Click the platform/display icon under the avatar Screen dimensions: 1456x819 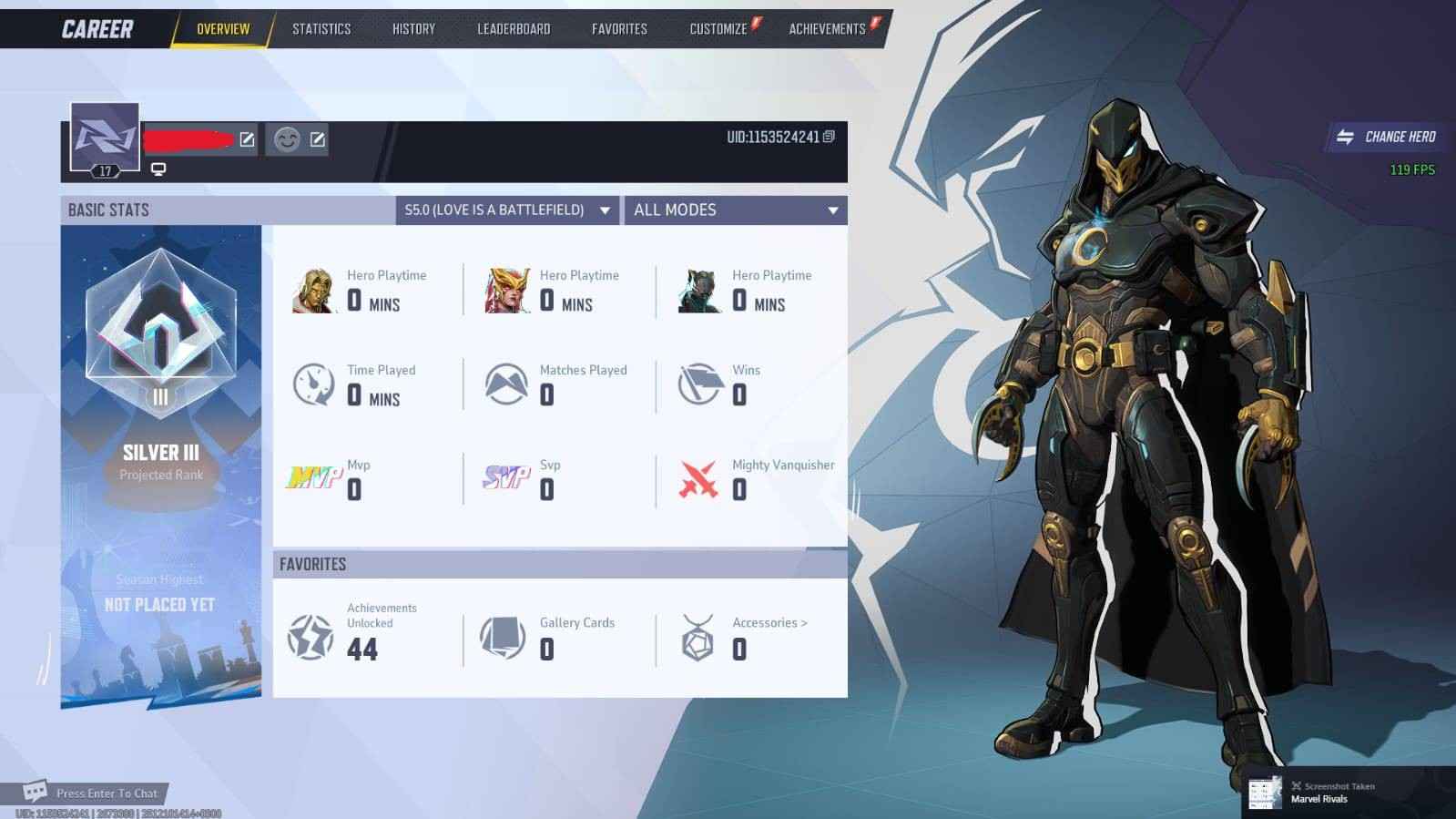159,169
